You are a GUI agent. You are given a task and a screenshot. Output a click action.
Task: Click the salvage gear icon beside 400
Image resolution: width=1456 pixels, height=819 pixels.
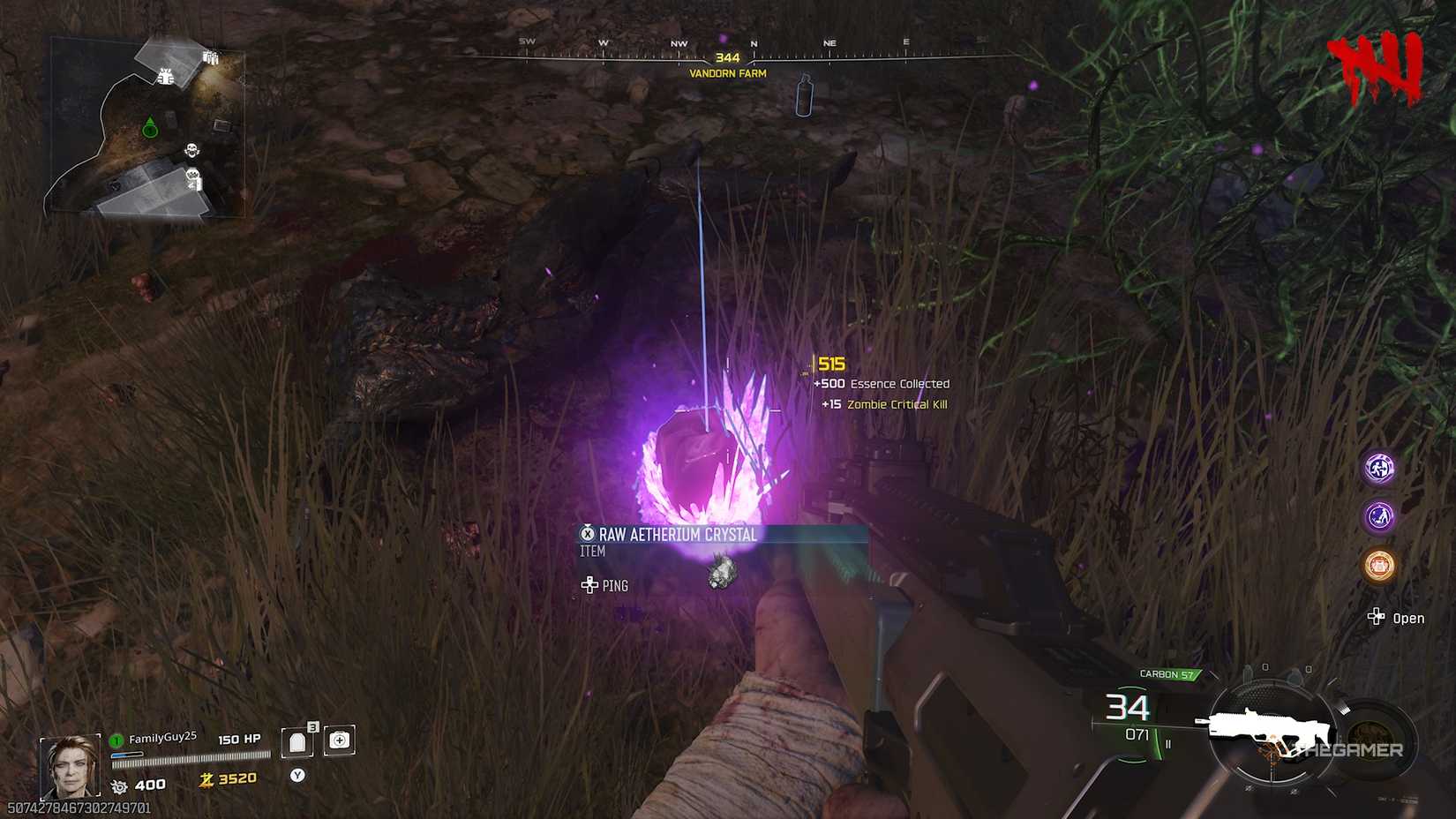[x=120, y=785]
